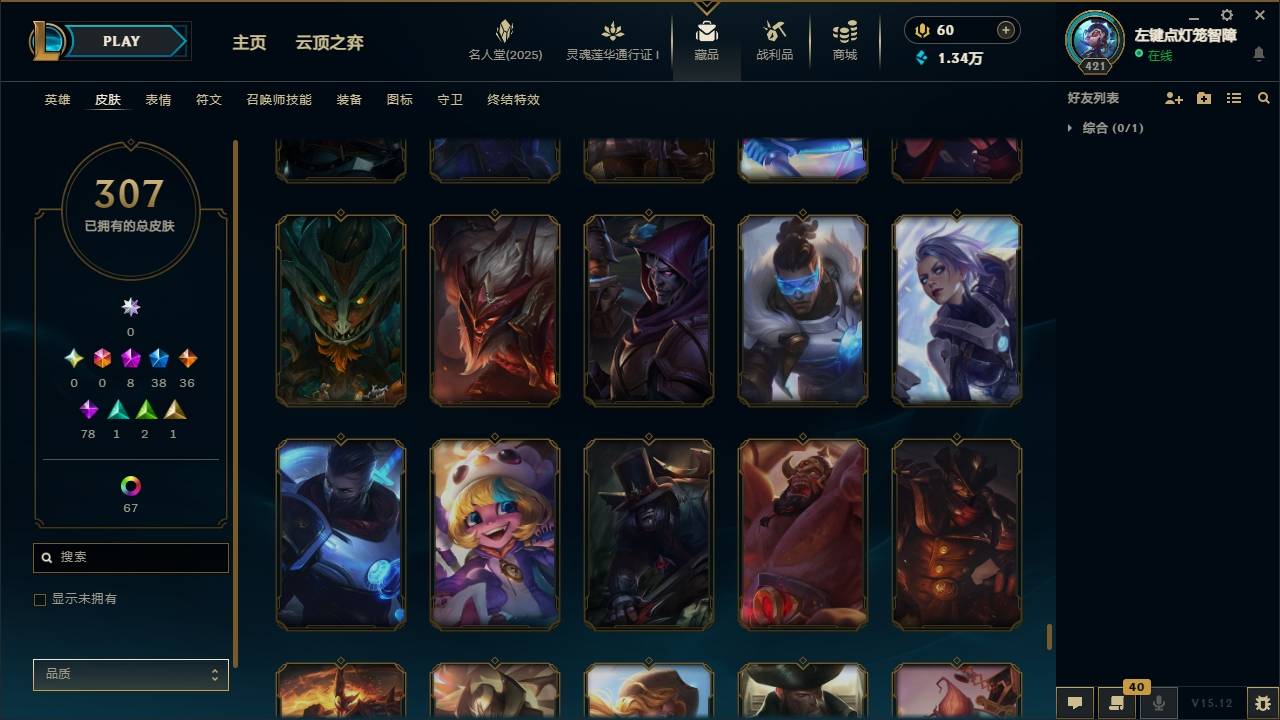Open the 品质 quality dropdown
Screen dimensions: 1280x720
coord(130,675)
